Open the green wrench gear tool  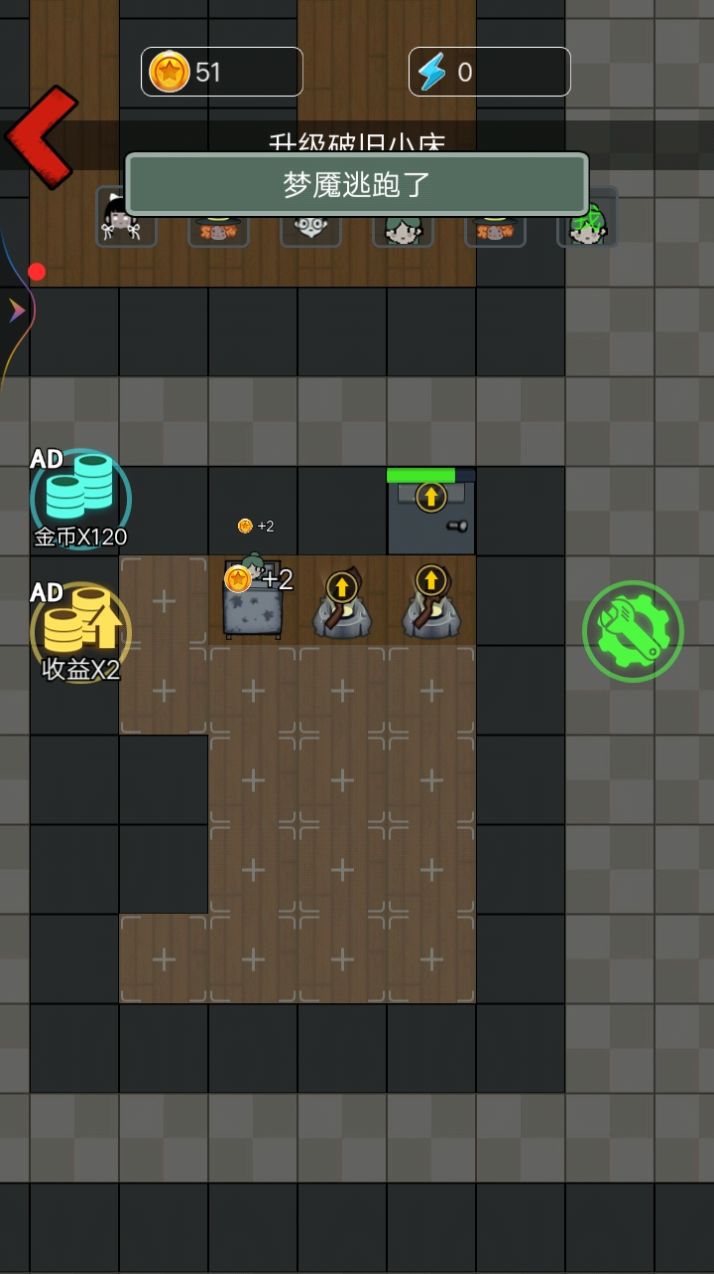pyautogui.click(x=632, y=632)
